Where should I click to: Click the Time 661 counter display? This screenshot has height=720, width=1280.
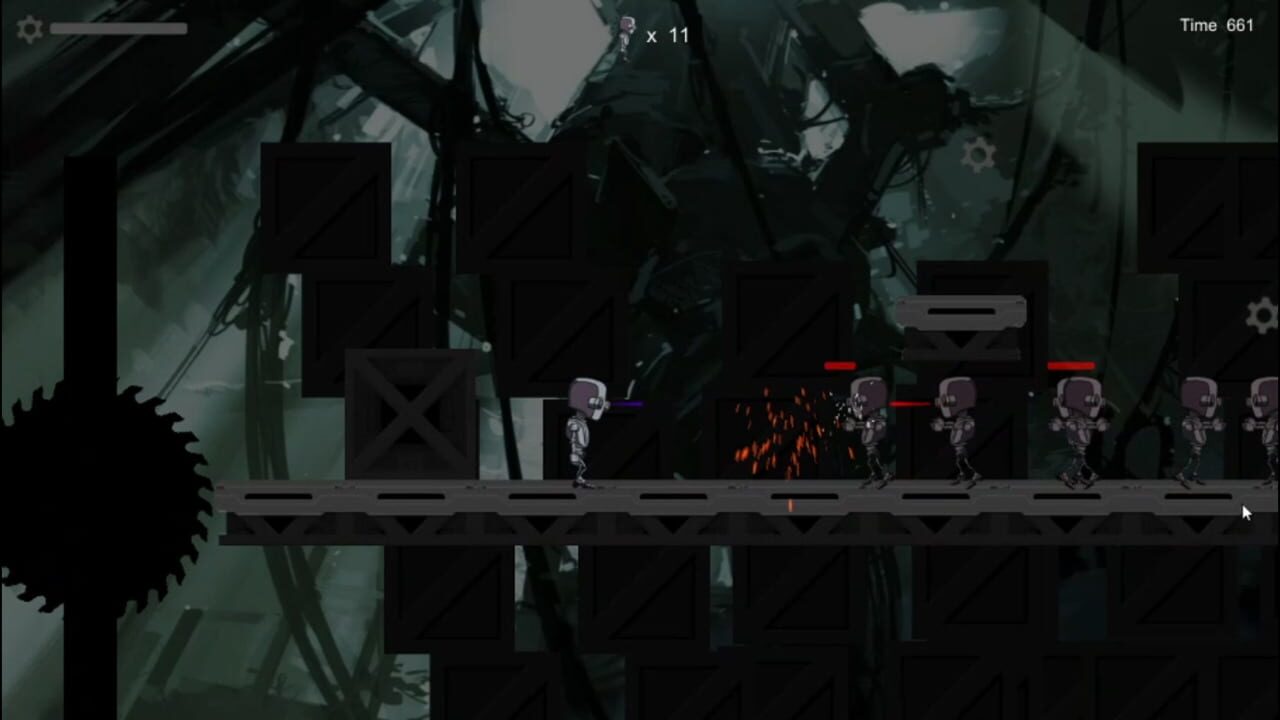(x=1216, y=25)
